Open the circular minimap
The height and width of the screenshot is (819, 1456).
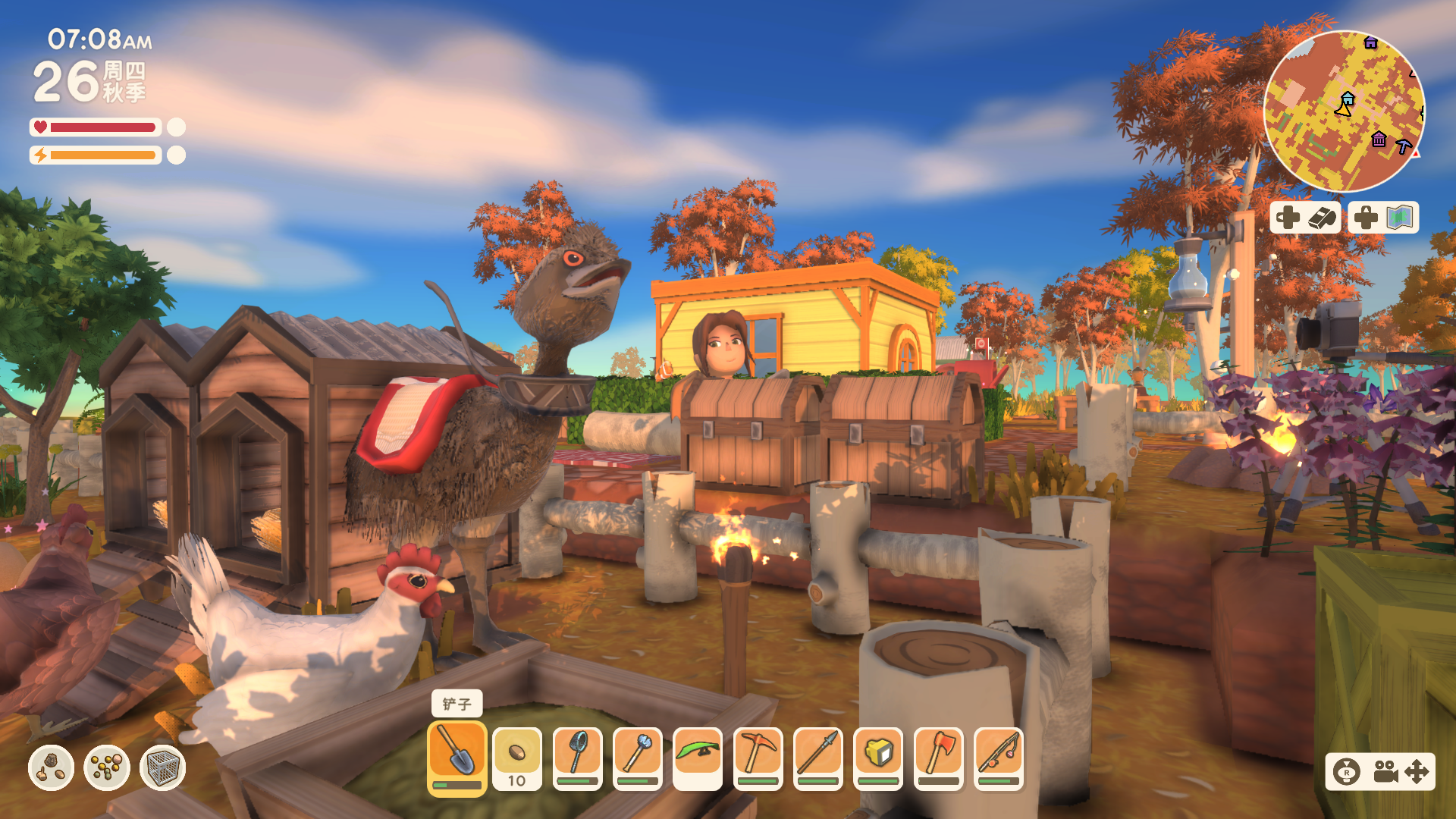pyautogui.click(x=1344, y=111)
